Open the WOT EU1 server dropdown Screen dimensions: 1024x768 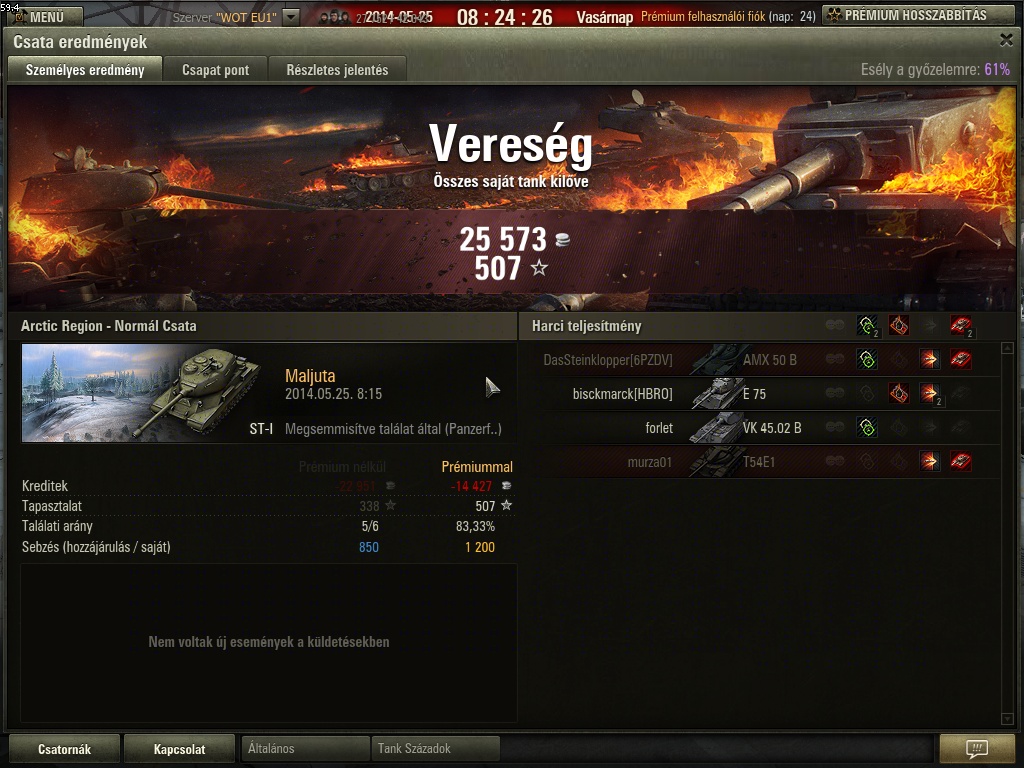pyautogui.click(x=290, y=17)
